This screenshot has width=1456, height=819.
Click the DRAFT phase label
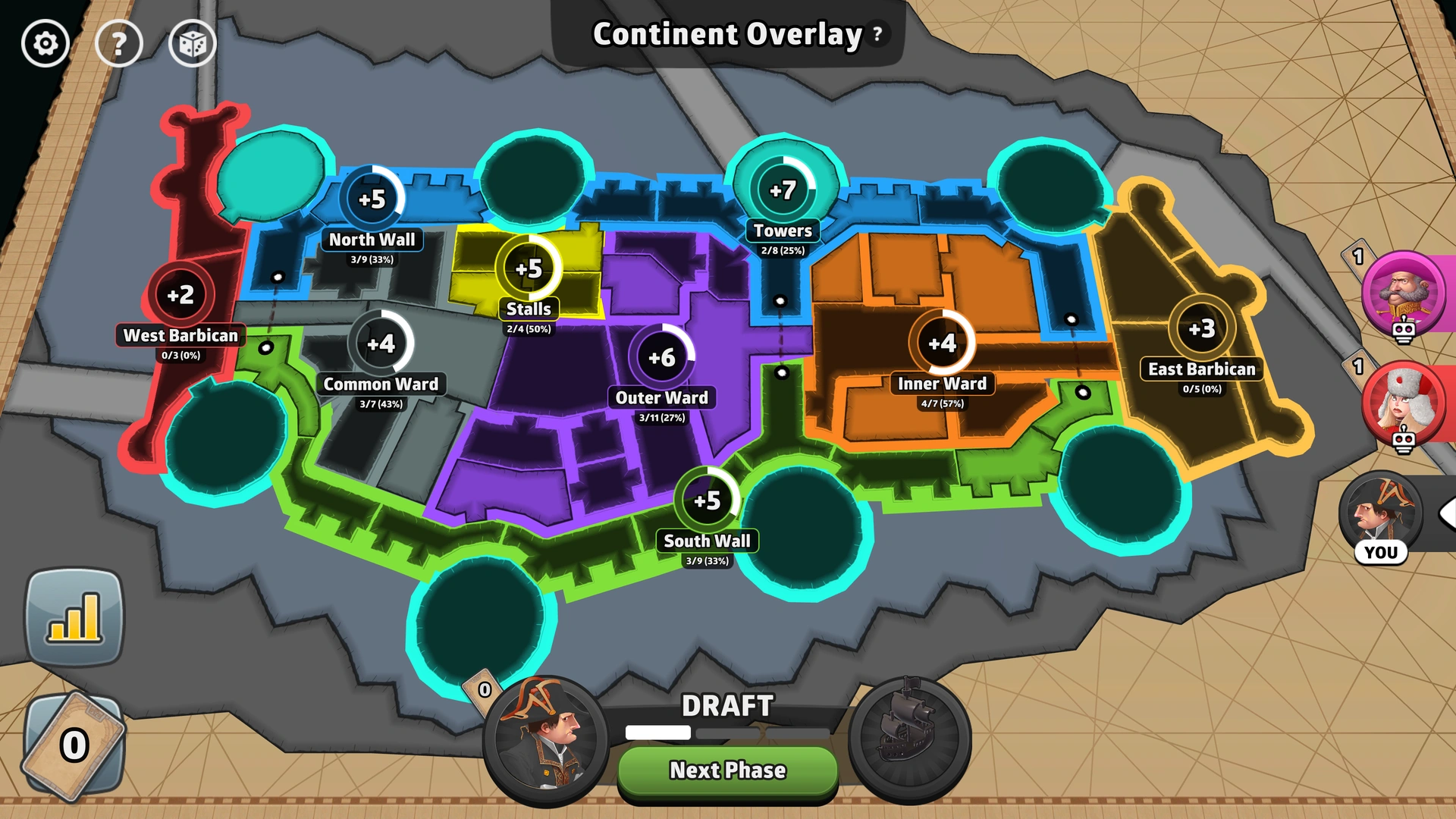click(726, 707)
